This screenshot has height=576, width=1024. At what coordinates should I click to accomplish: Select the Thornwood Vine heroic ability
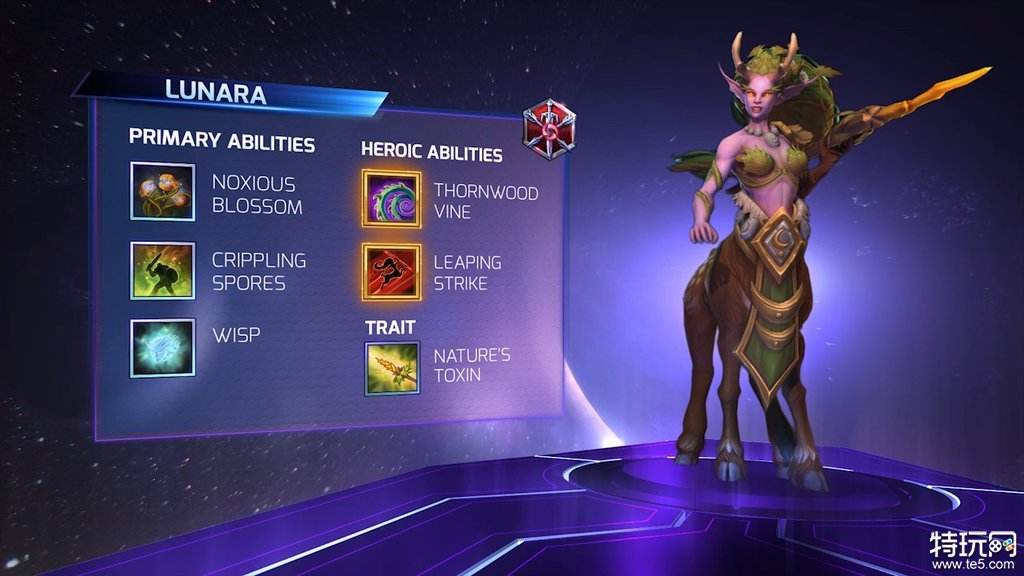click(391, 199)
